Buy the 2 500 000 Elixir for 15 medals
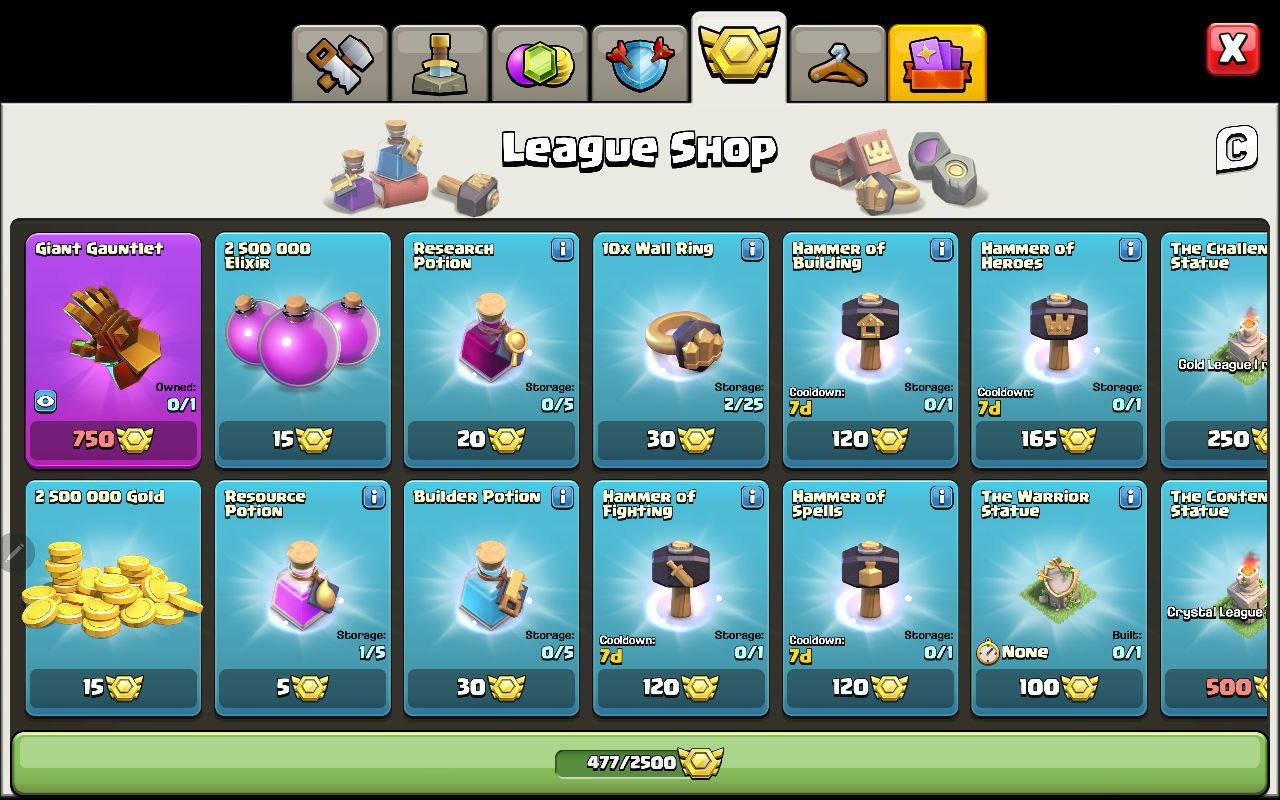The width and height of the screenshot is (1280, 800). 302,439
